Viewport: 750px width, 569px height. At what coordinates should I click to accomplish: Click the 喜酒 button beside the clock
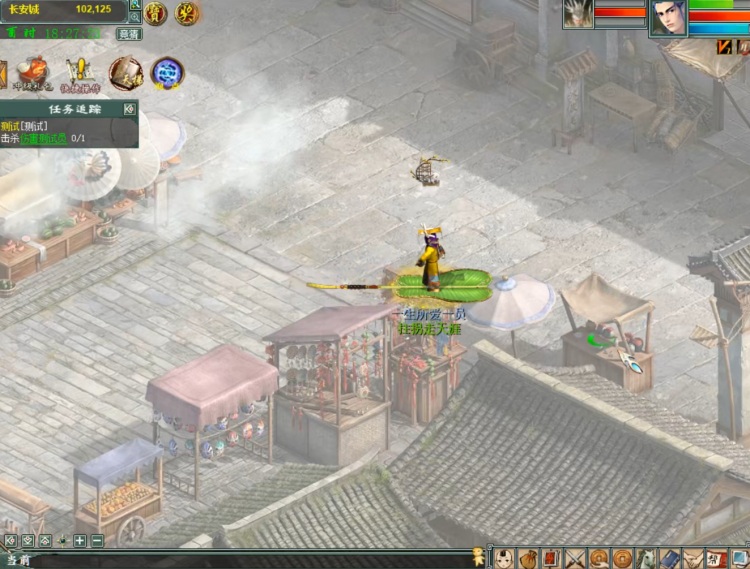[x=129, y=33]
